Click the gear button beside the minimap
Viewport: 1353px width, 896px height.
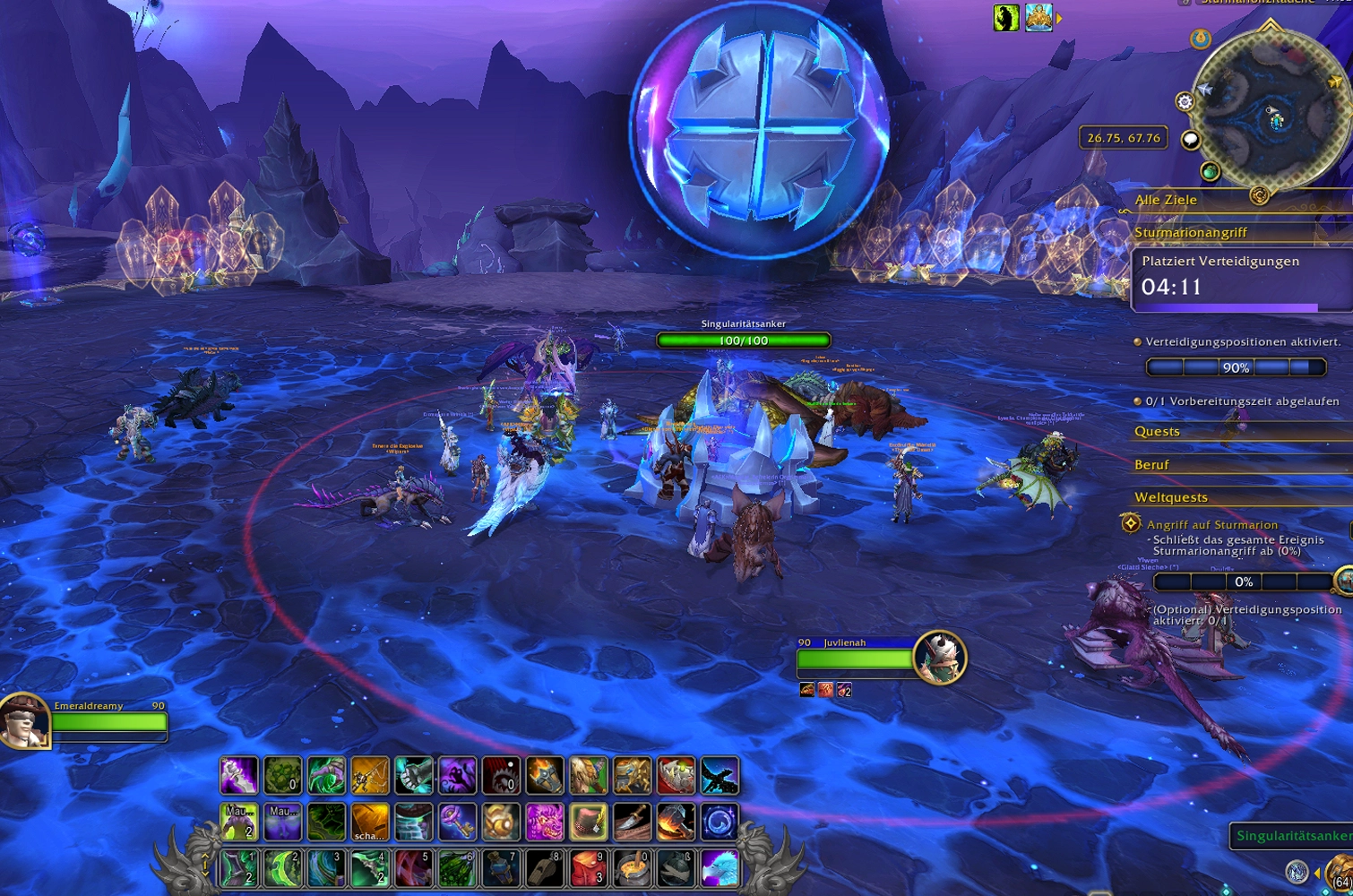1185,101
